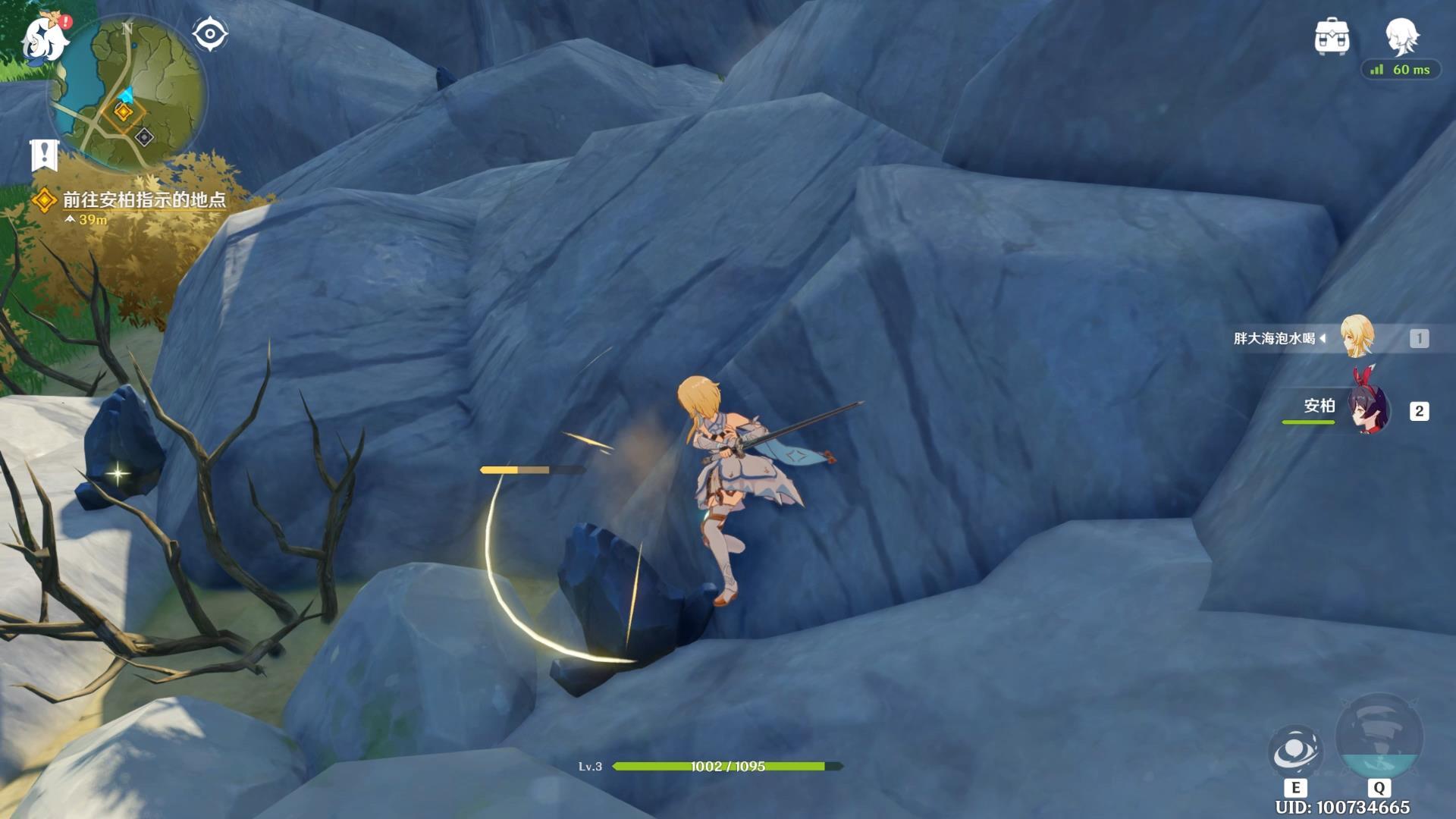Activate the elemental burst icon
The image size is (1456, 819).
1379,737
